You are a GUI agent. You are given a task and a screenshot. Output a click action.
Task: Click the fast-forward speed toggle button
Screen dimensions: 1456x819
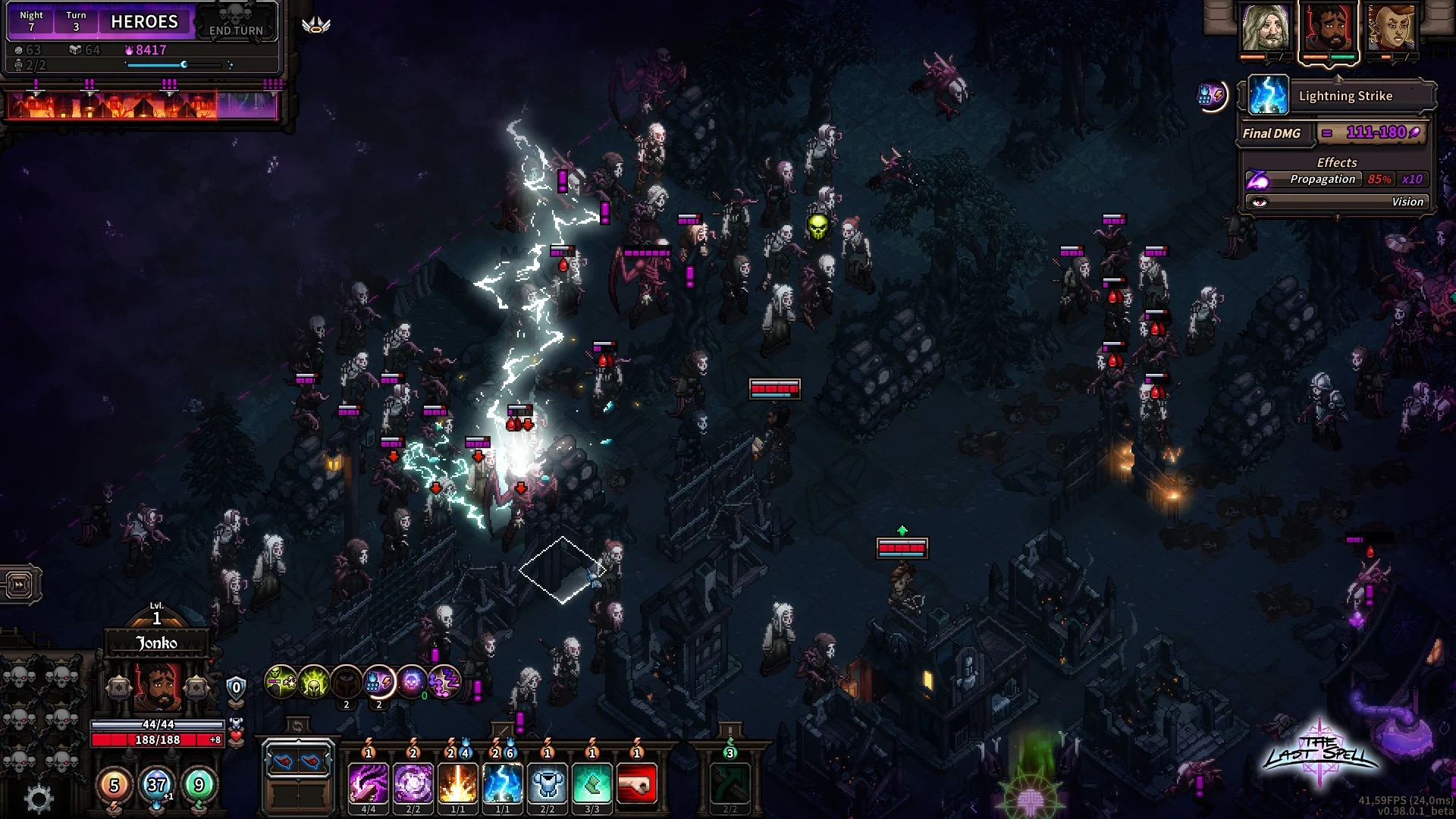point(20,585)
